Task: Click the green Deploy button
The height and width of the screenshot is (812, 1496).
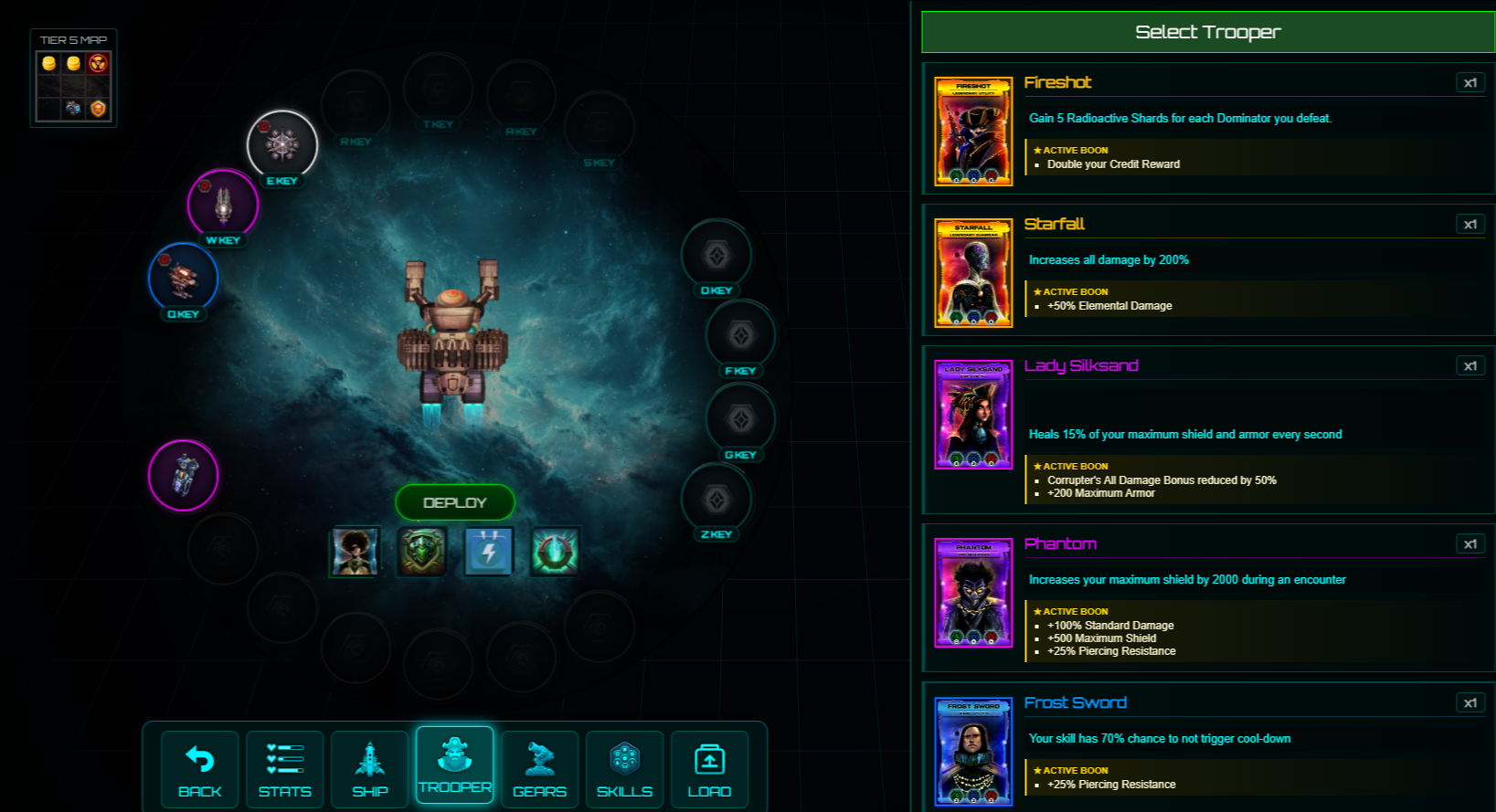Action: point(454,502)
